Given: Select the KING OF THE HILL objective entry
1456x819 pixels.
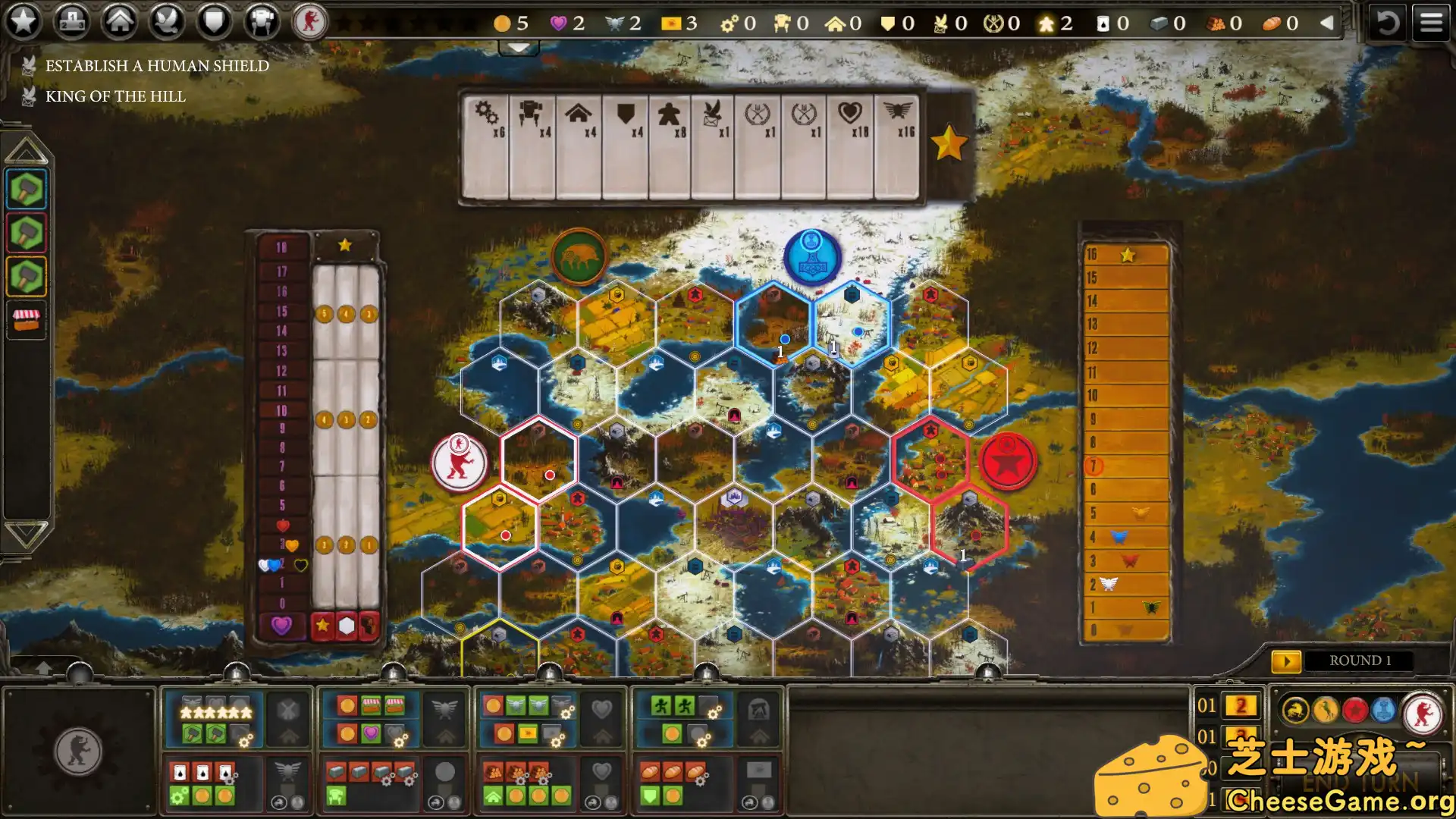Looking at the screenshot, I should (x=115, y=96).
